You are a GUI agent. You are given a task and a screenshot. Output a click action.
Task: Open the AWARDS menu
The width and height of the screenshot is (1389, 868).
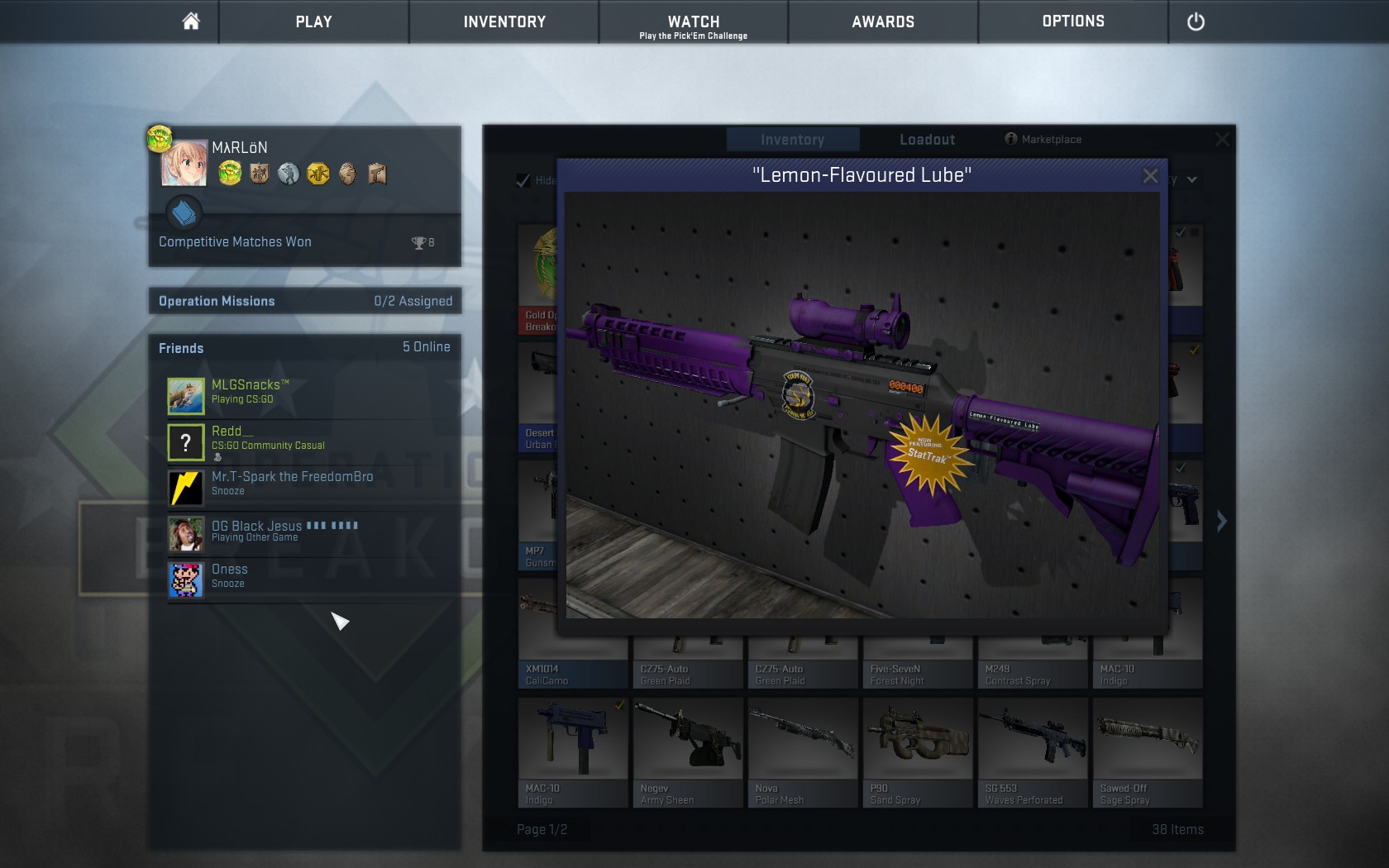pos(883,21)
